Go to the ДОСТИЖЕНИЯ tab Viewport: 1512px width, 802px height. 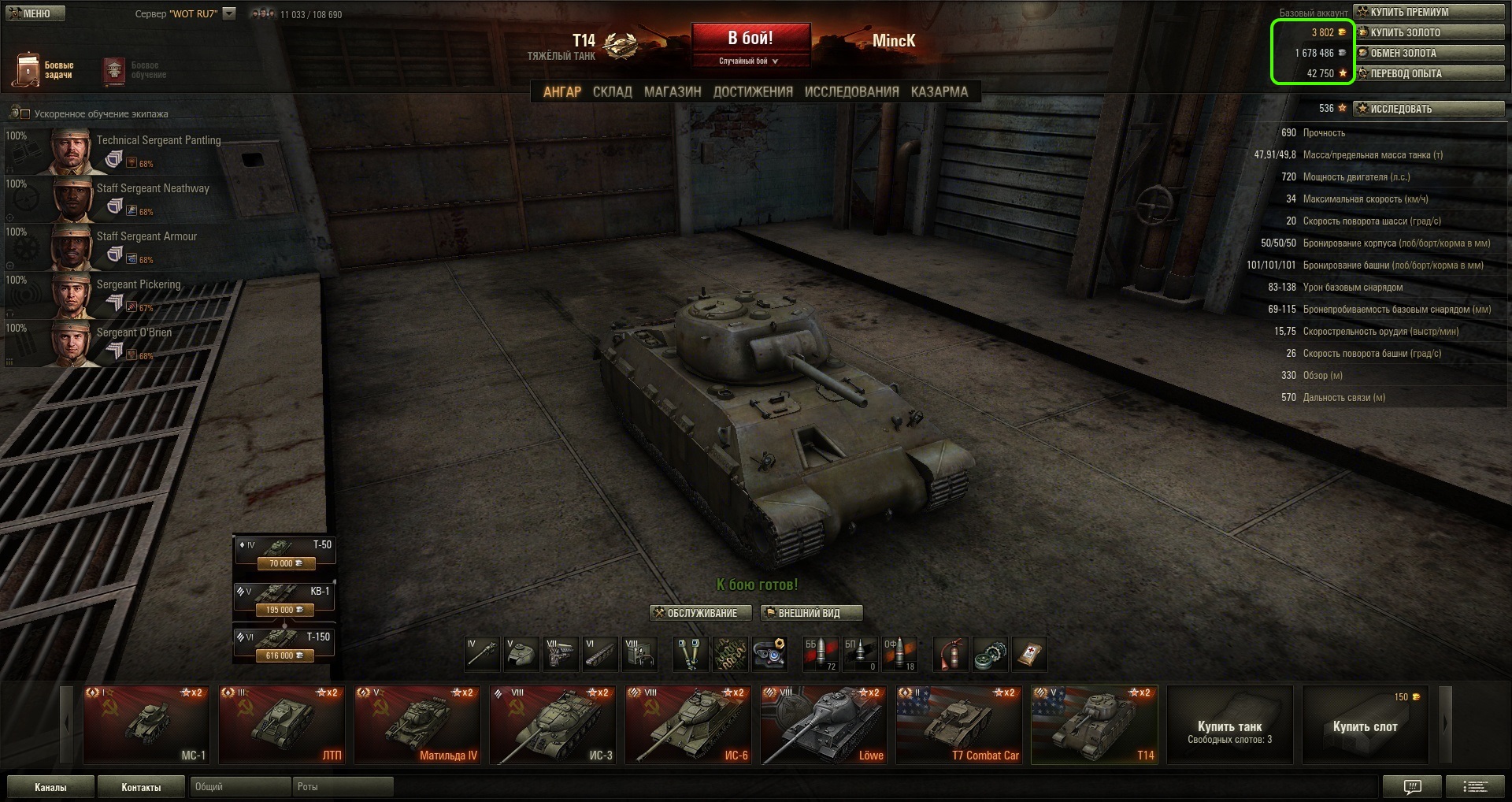pos(753,91)
